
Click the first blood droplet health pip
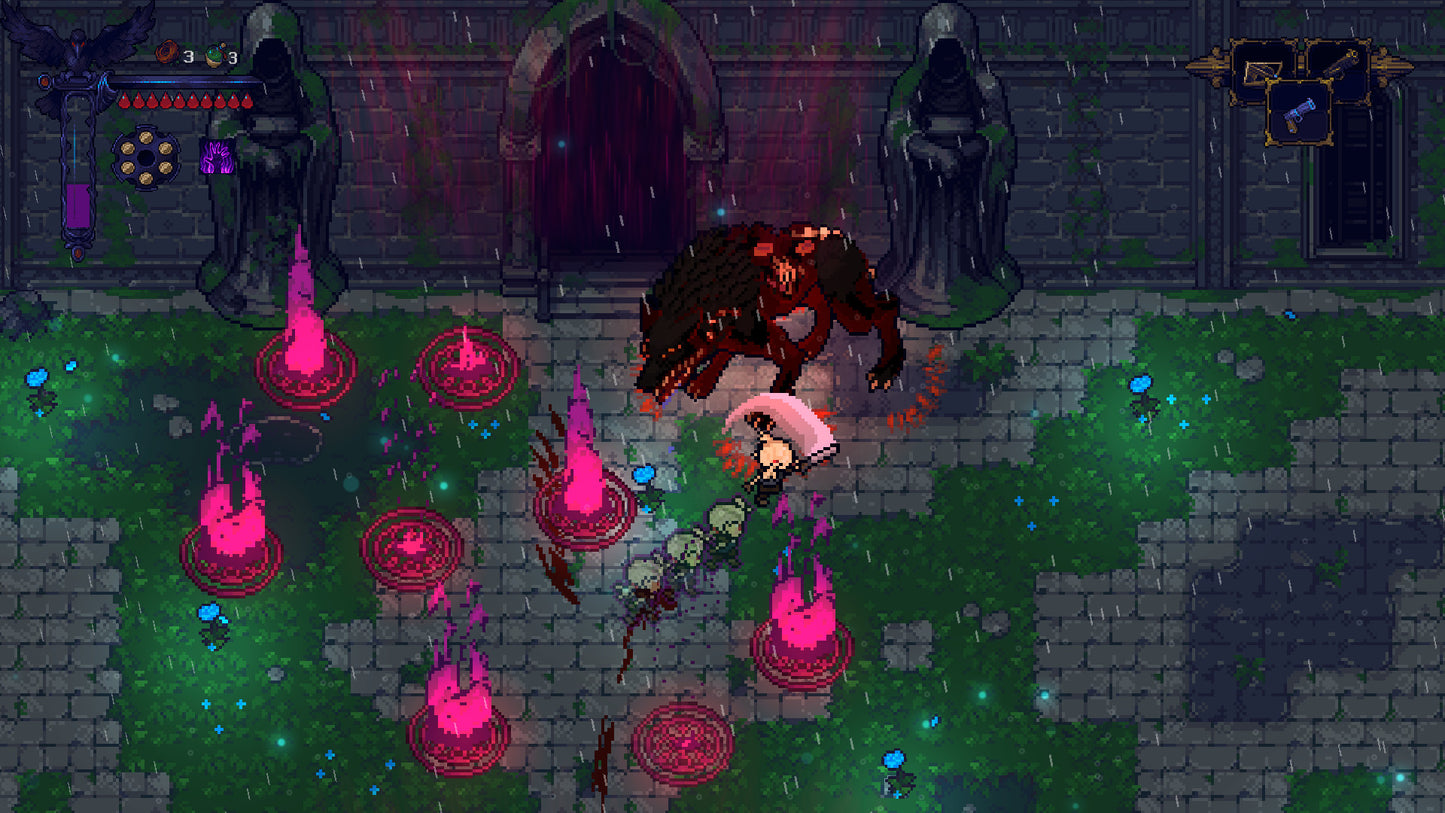tap(125, 100)
